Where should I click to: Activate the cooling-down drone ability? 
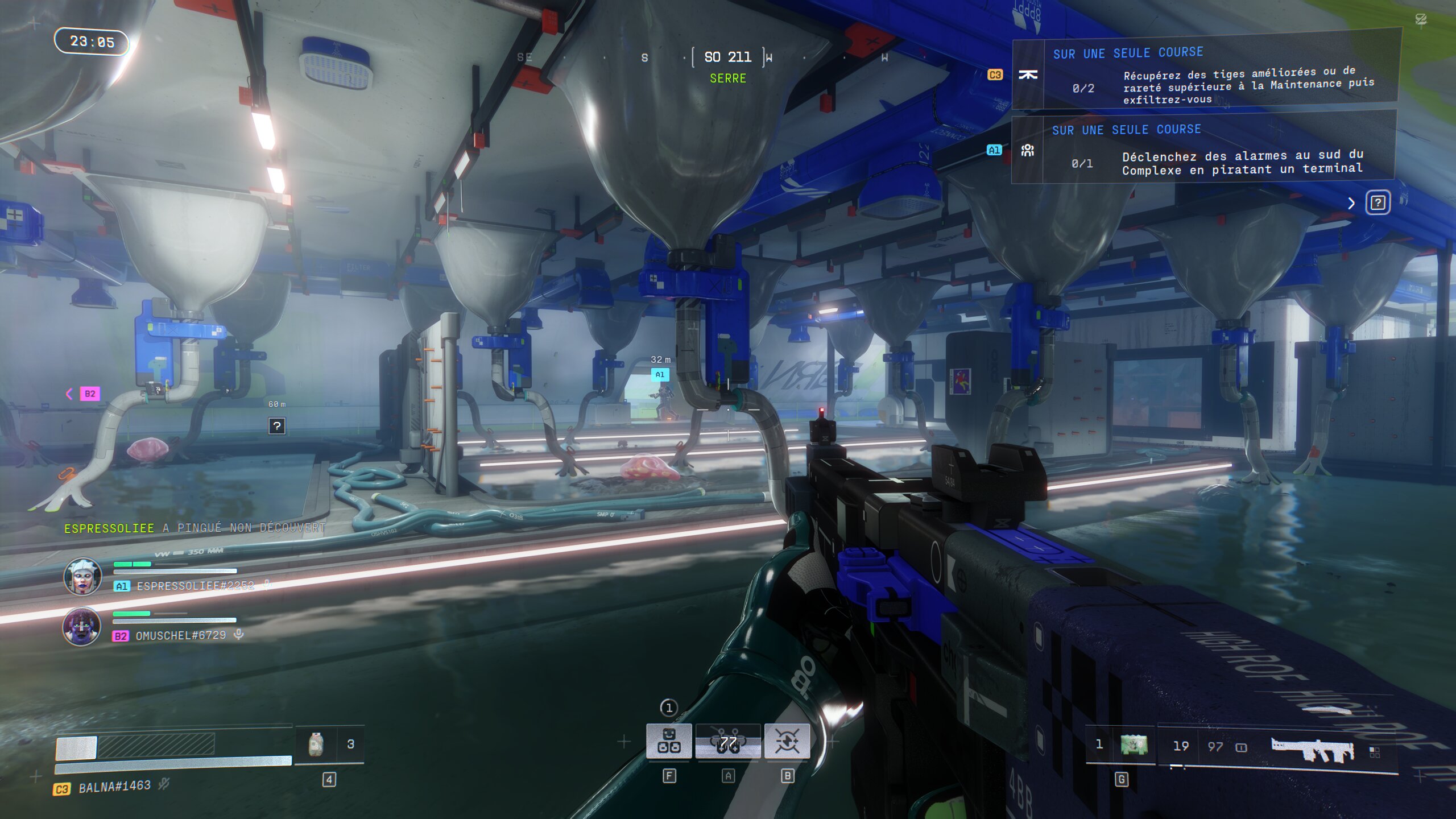(728, 741)
